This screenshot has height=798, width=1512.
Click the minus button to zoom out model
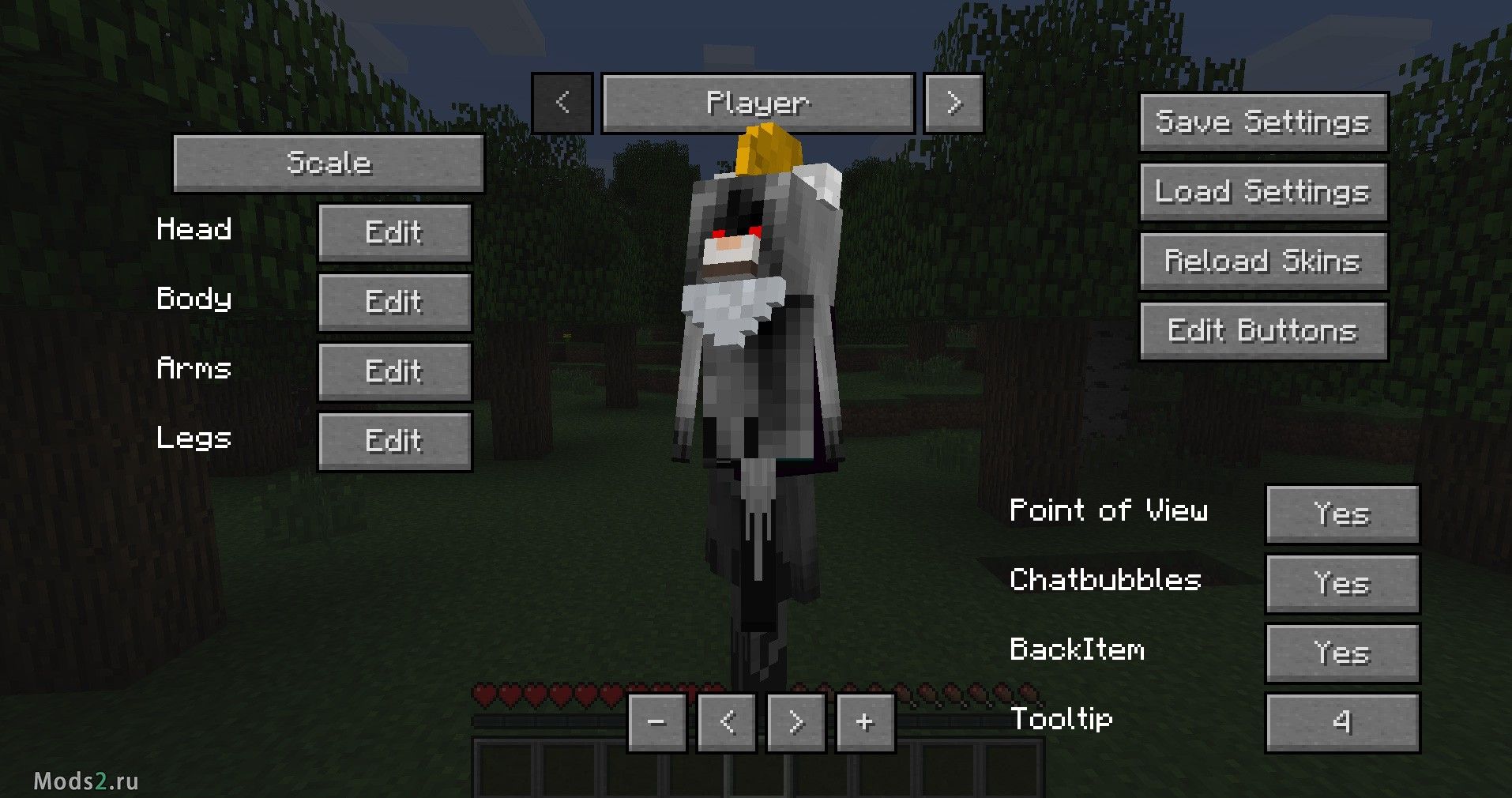pyautogui.click(x=658, y=721)
